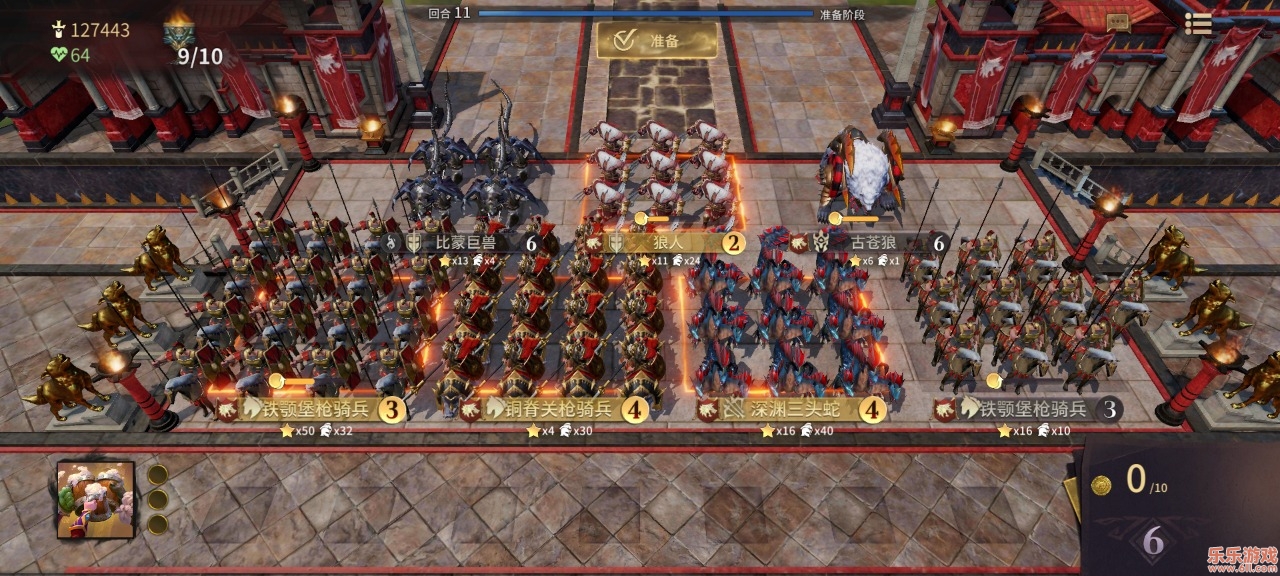Open the list menu icon
1280x576 pixels.
1197,23
